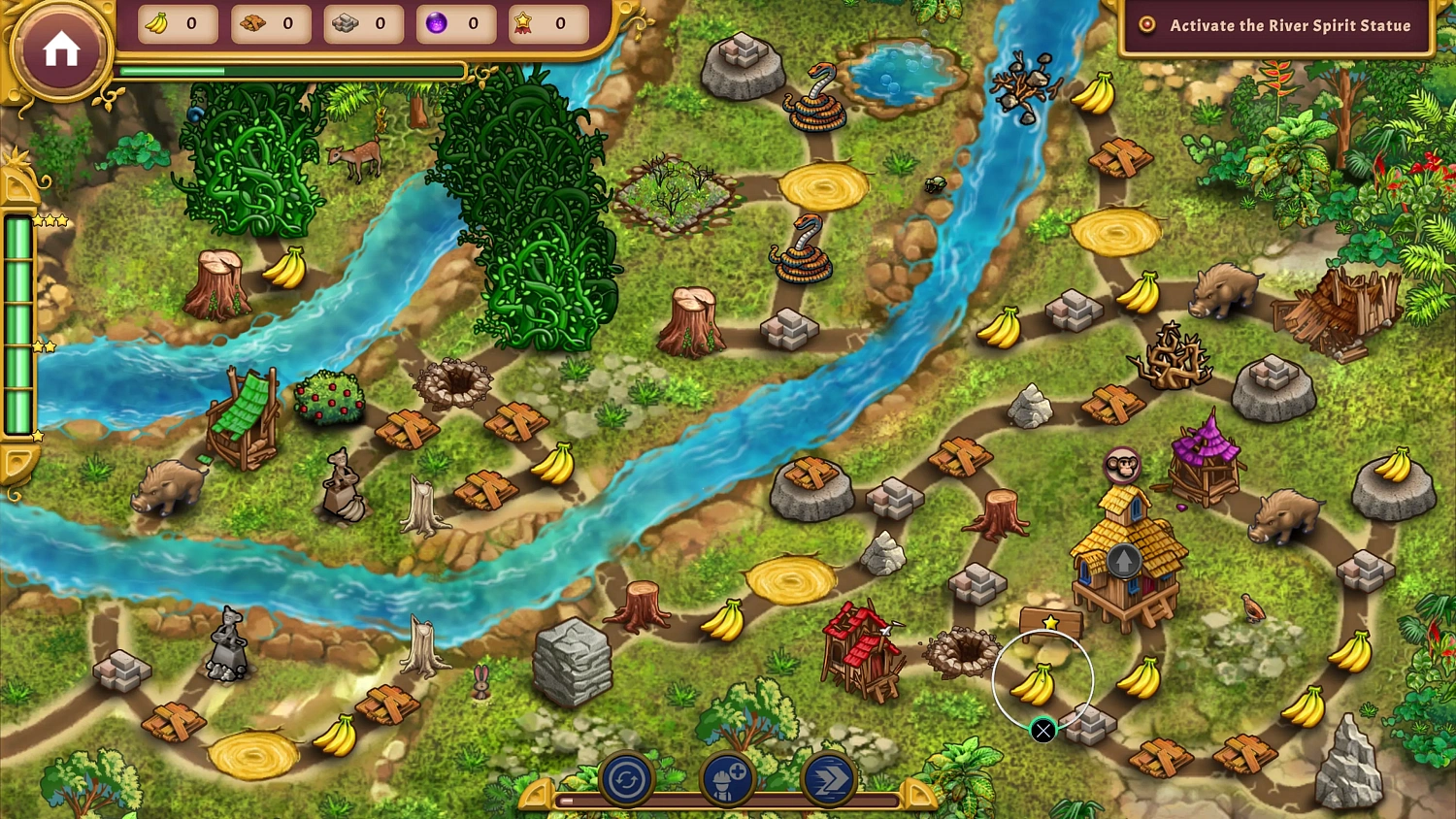Select the restart-level circular arrows icon
The height and width of the screenshot is (819, 1456).
[626, 778]
